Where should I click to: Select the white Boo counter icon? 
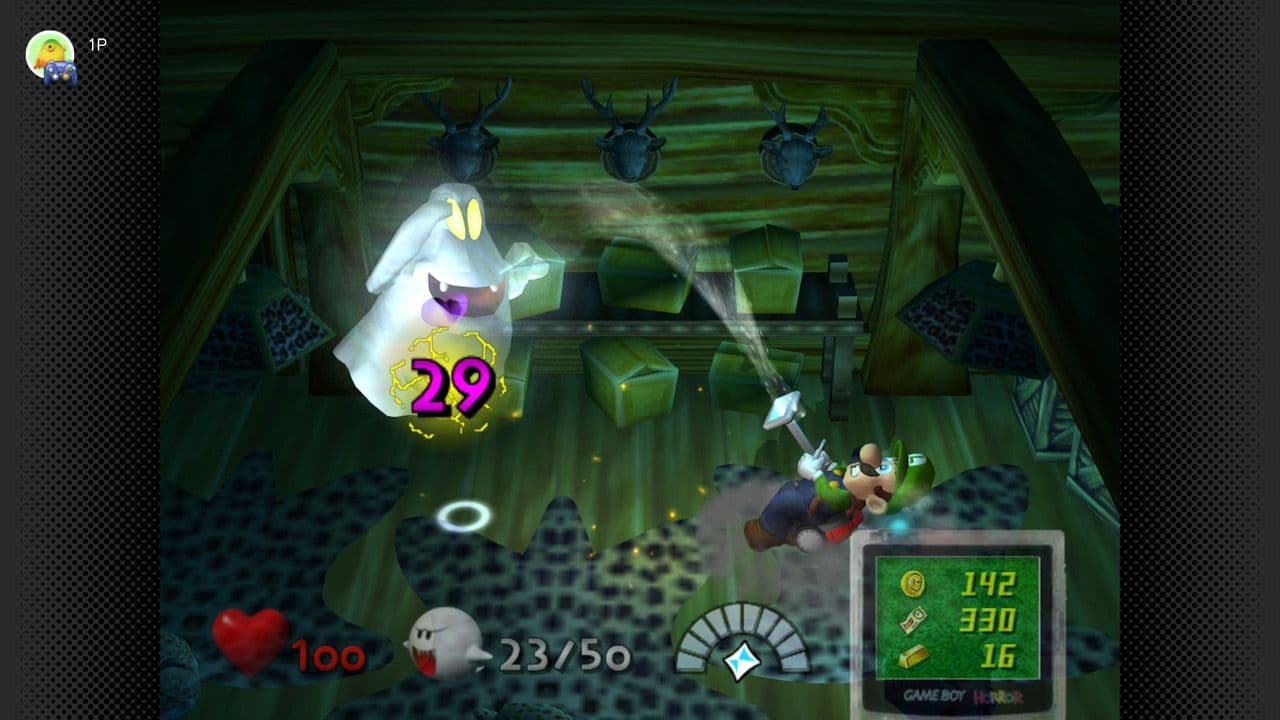[x=445, y=643]
